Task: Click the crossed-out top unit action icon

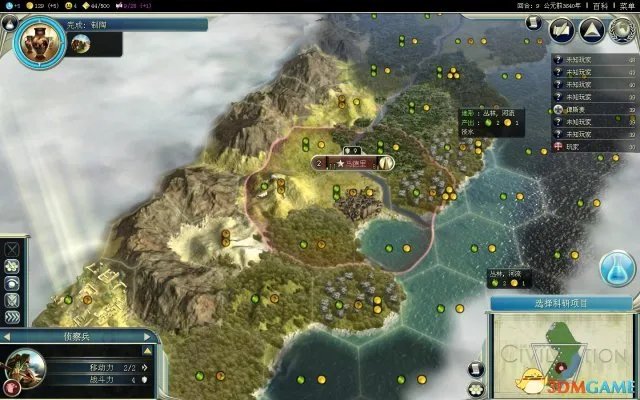Action: point(12,248)
